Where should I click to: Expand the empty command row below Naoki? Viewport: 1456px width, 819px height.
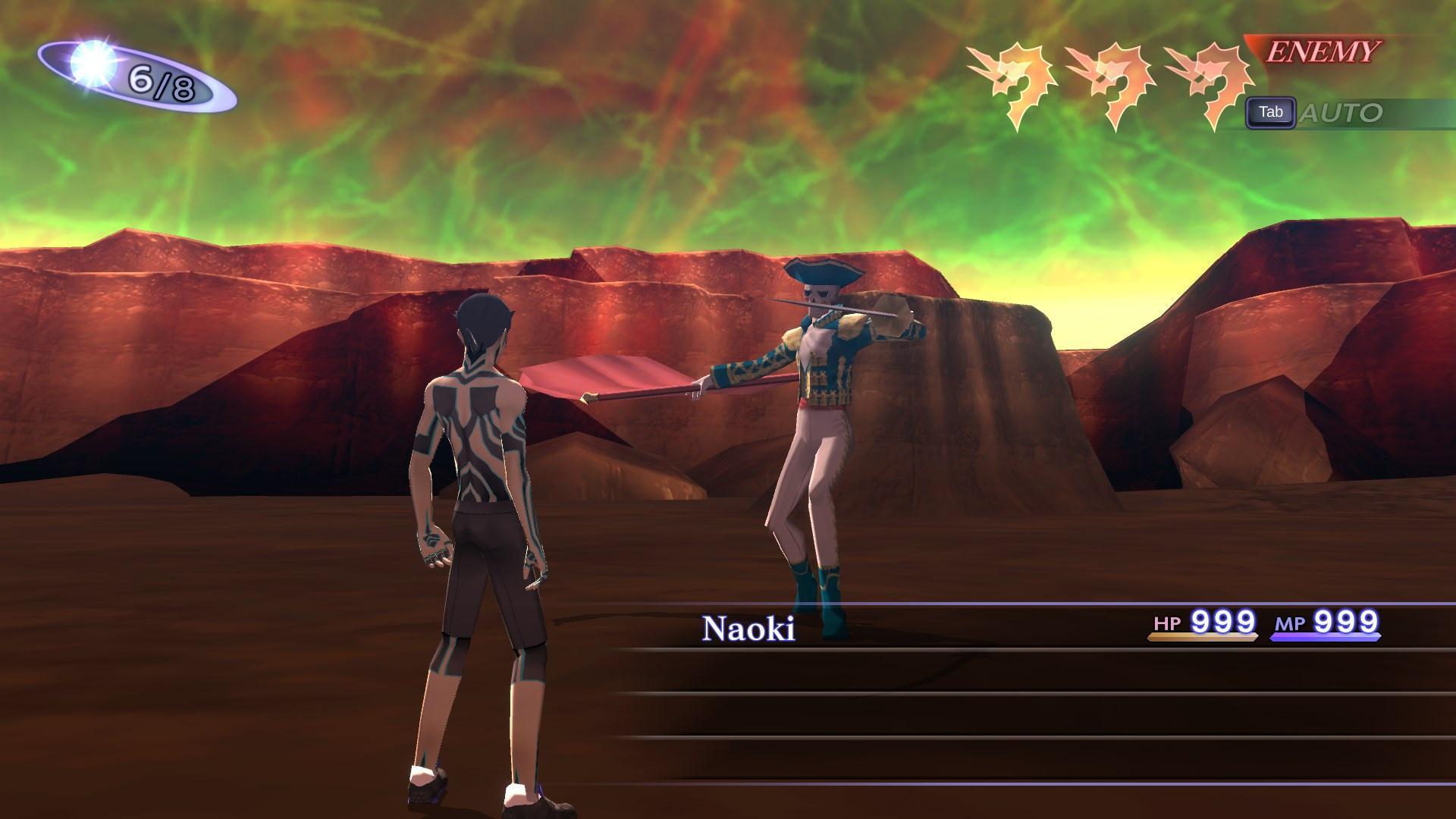coord(910,672)
